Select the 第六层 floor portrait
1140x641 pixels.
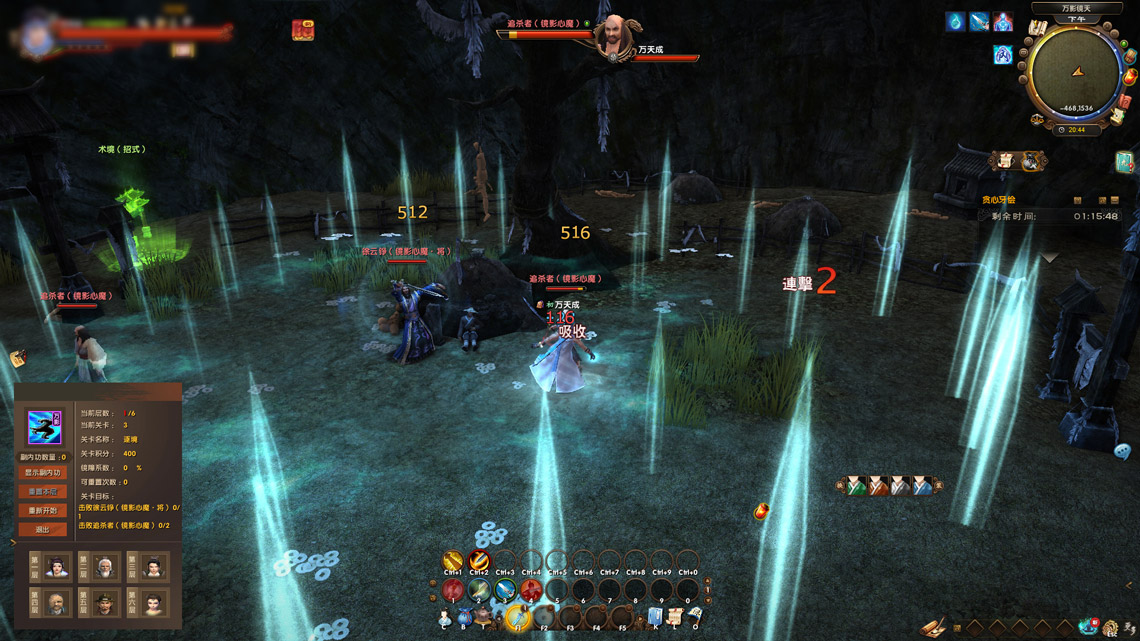(x=152, y=603)
